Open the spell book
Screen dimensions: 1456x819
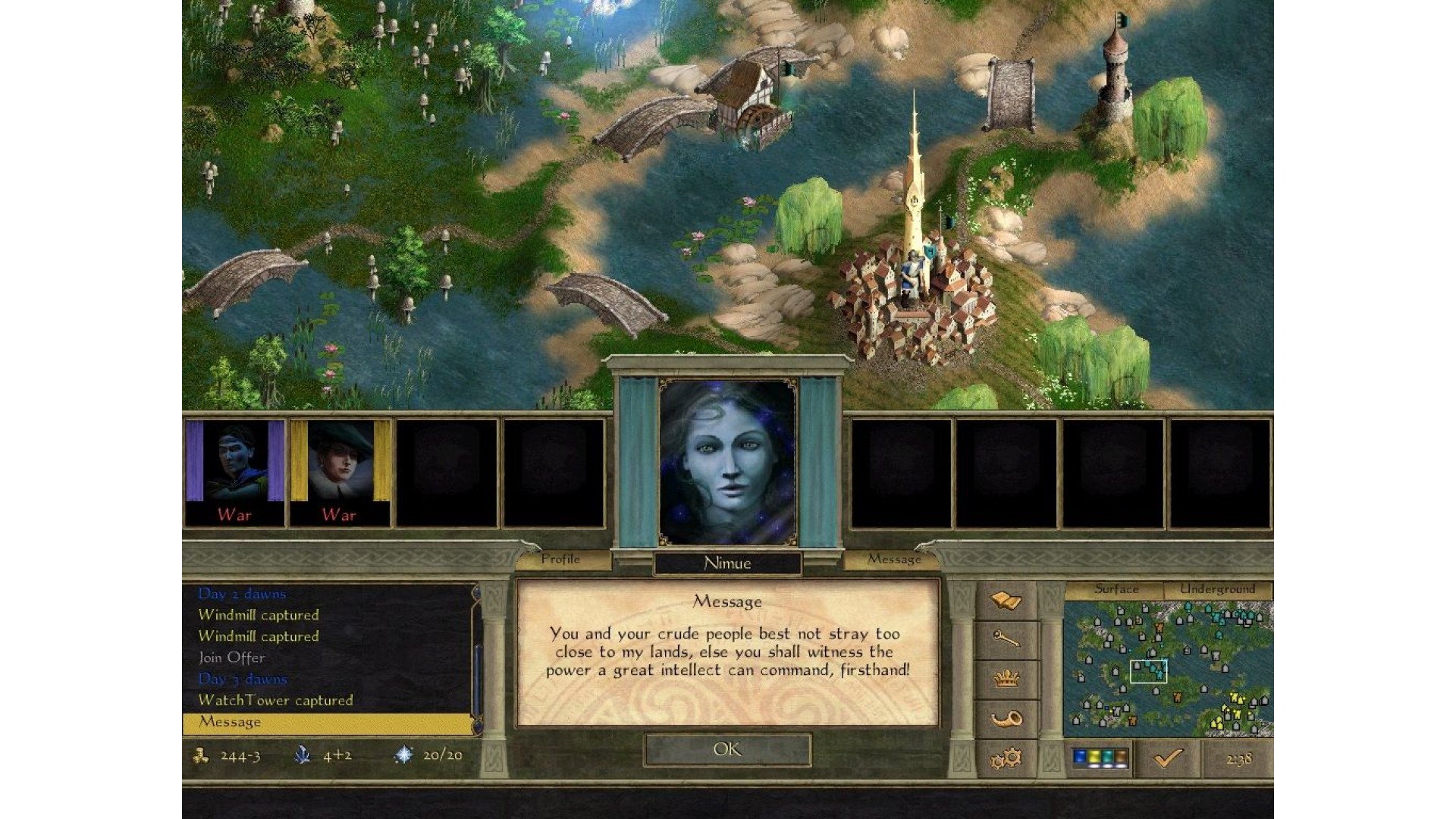pyautogui.click(x=1006, y=601)
